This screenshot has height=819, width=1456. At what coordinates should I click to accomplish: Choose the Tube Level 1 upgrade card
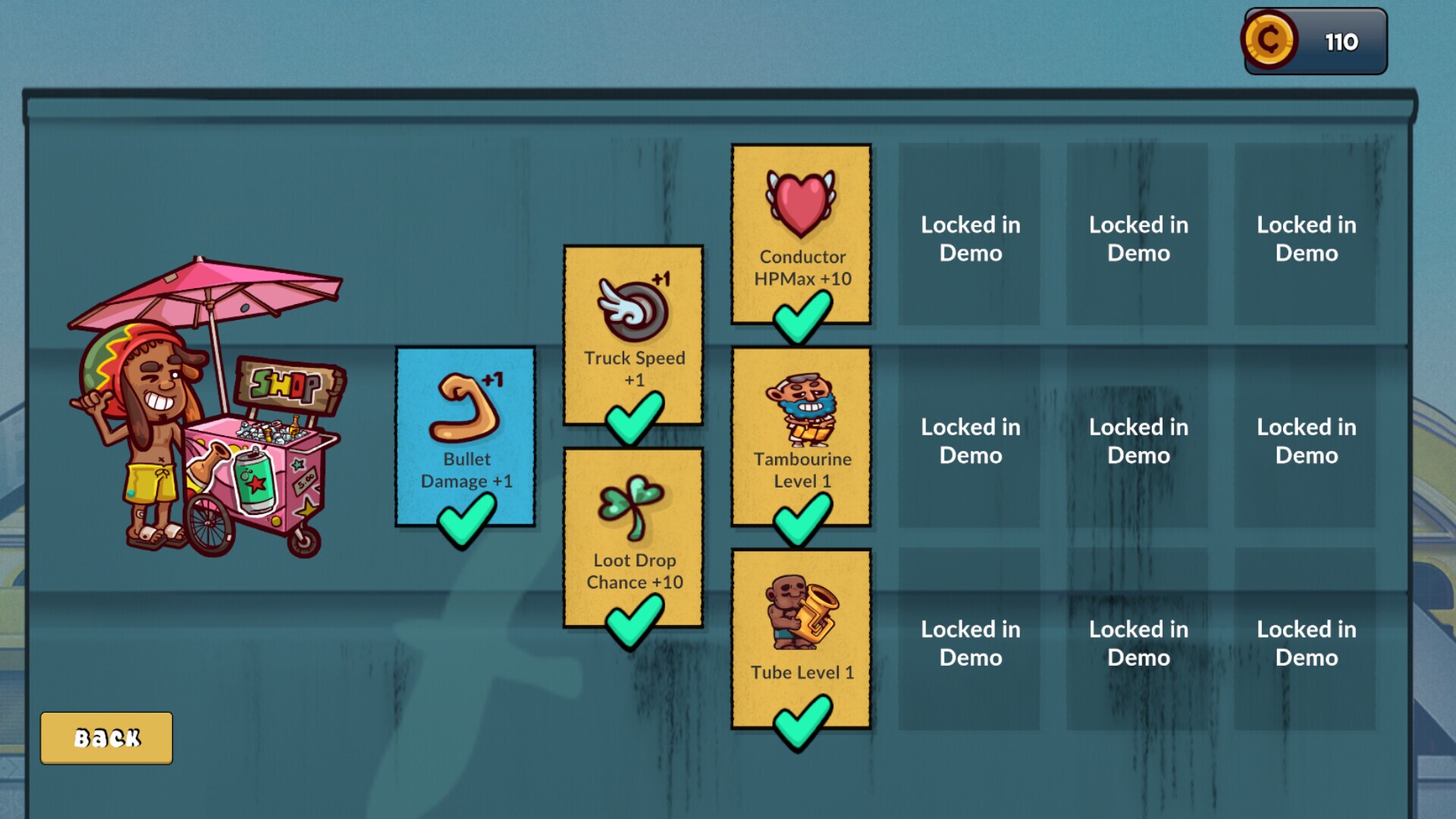(x=801, y=639)
